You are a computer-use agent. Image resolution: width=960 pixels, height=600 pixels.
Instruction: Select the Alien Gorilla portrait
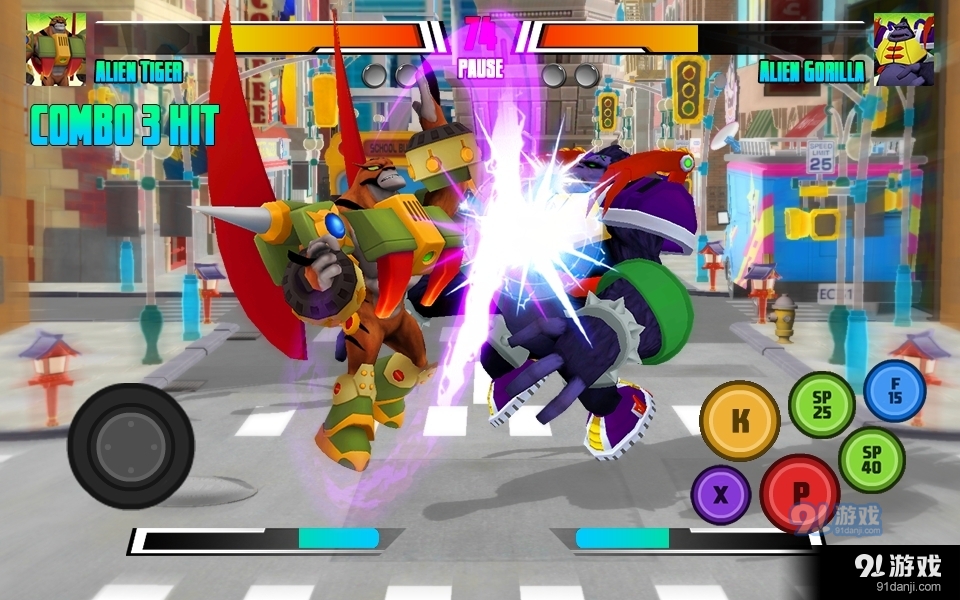tap(904, 48)
